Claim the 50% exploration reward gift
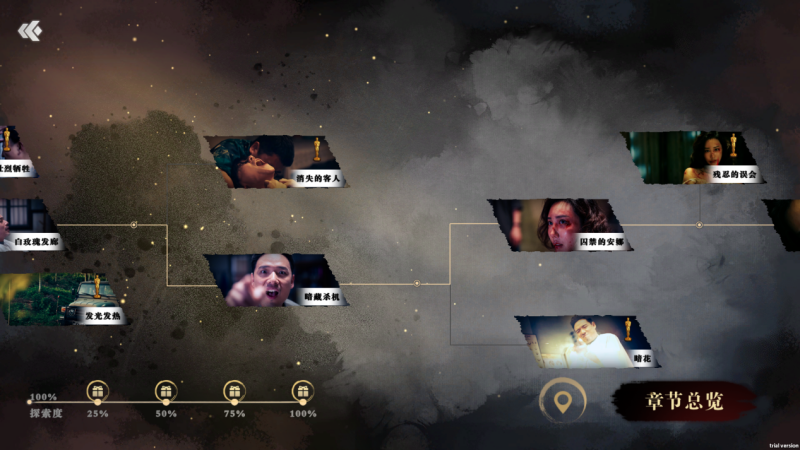This screenshot has height=450, width=800. [x=166, y=391]
